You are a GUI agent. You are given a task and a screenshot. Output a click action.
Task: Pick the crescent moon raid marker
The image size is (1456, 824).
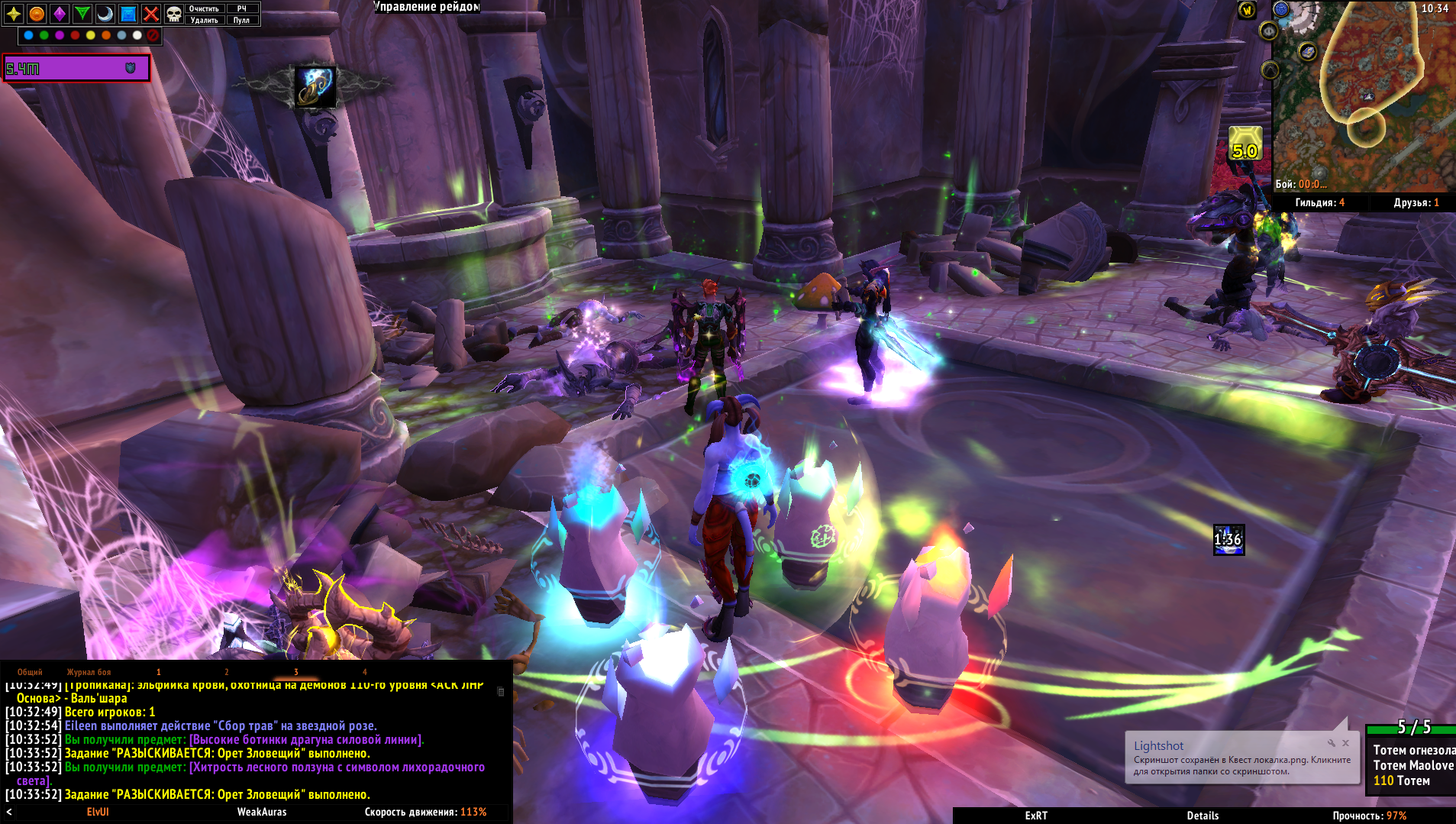click(x=105, y=13)
